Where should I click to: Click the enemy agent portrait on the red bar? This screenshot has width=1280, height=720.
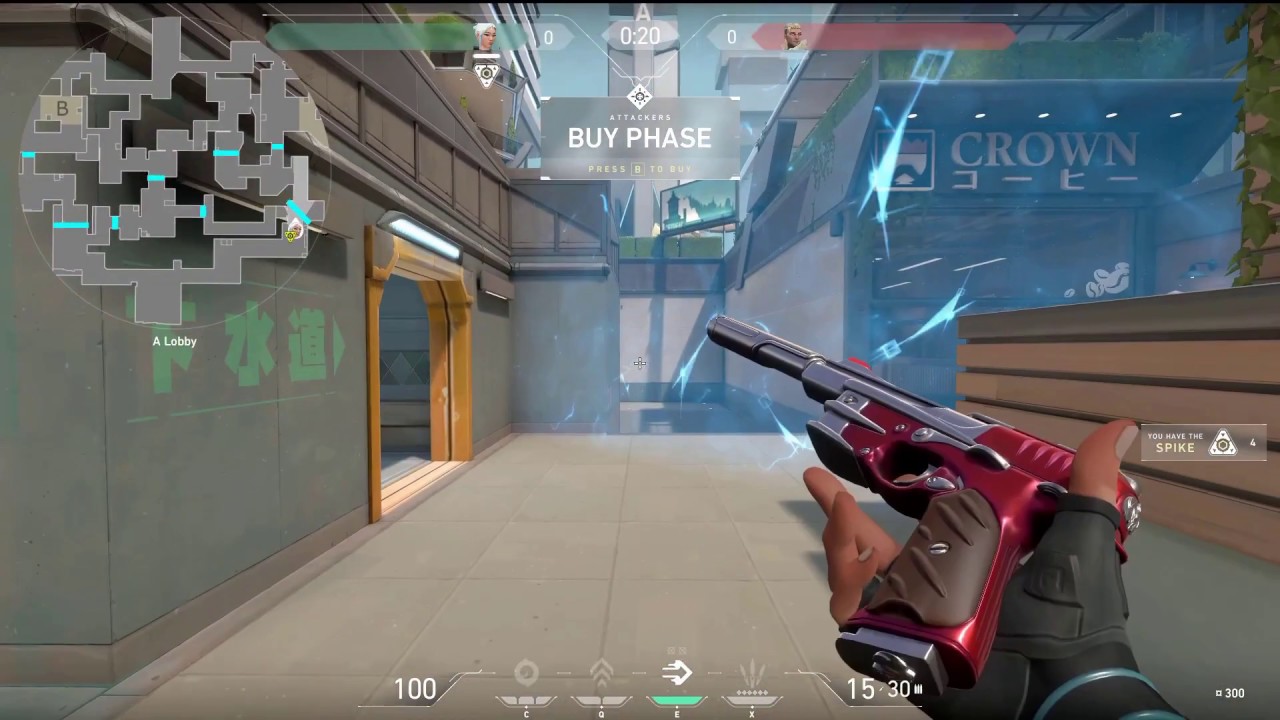pyautogui.click(x=795, y=37)
